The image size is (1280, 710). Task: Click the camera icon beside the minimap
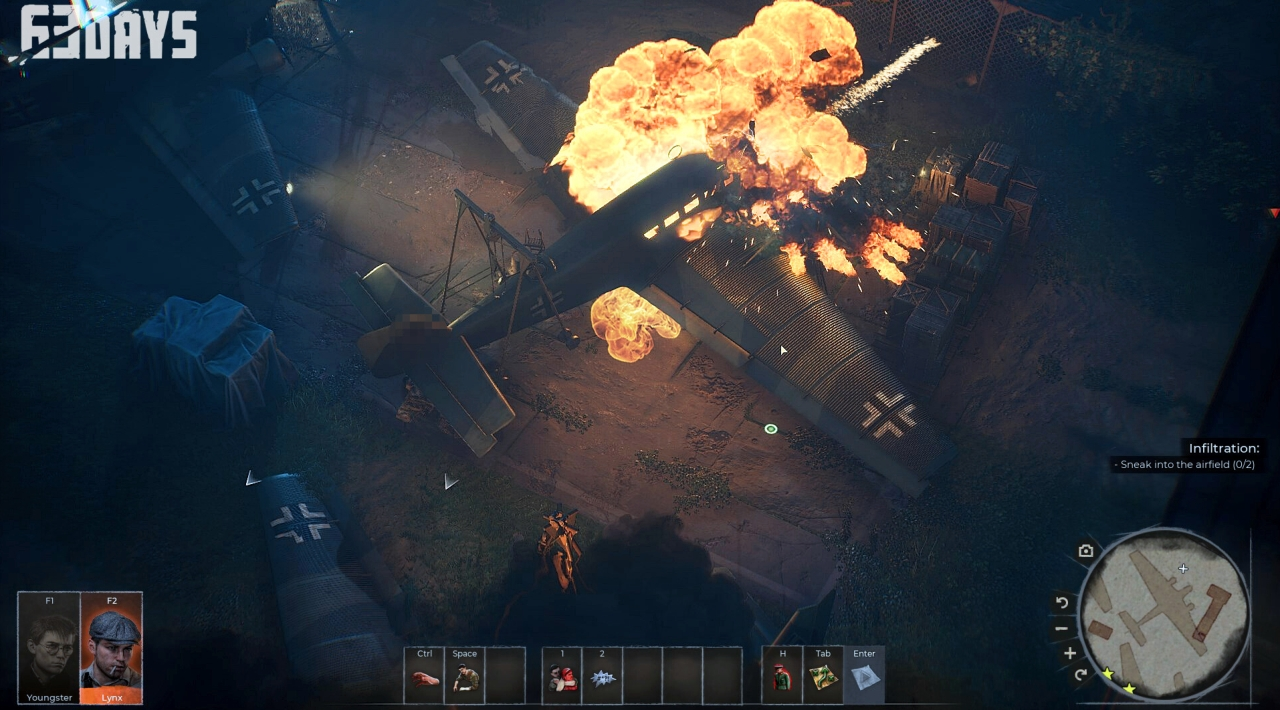[1086, 551]
